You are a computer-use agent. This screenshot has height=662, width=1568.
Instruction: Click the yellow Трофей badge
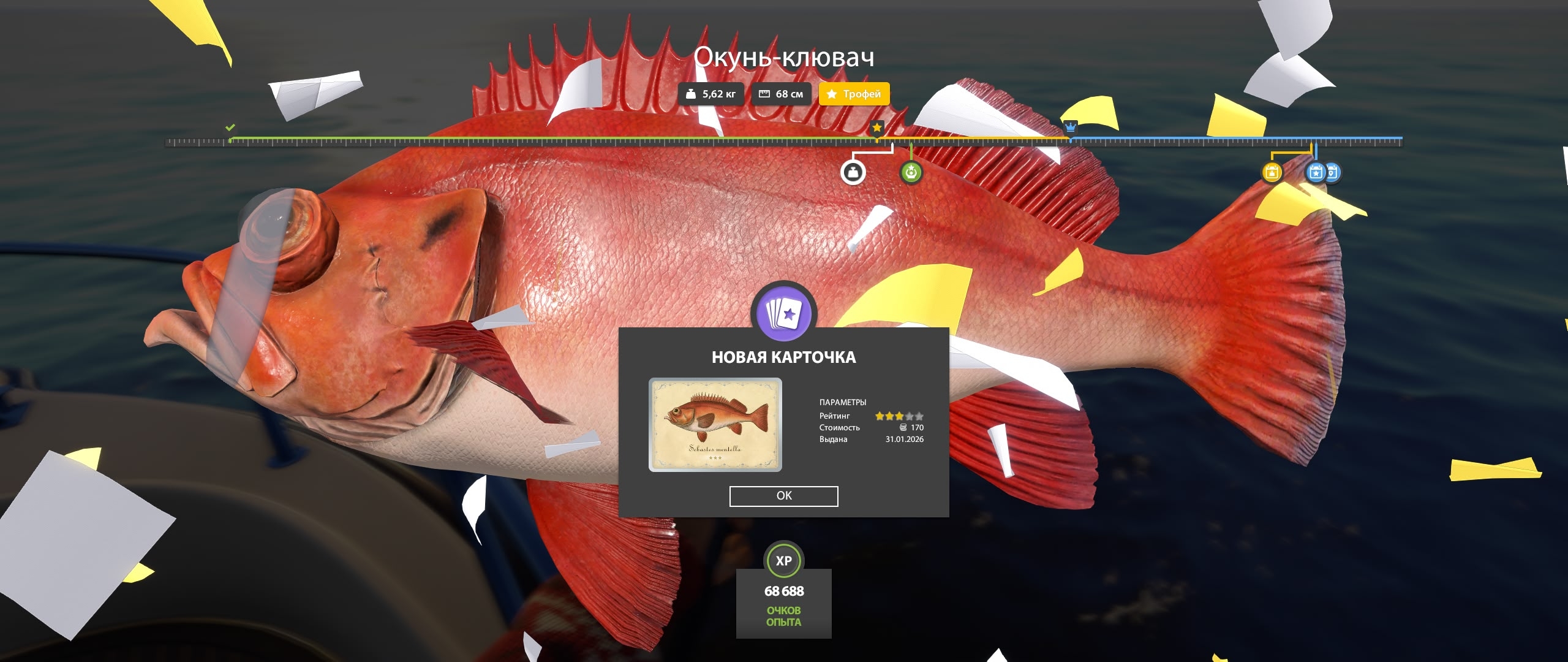point(854,94)
